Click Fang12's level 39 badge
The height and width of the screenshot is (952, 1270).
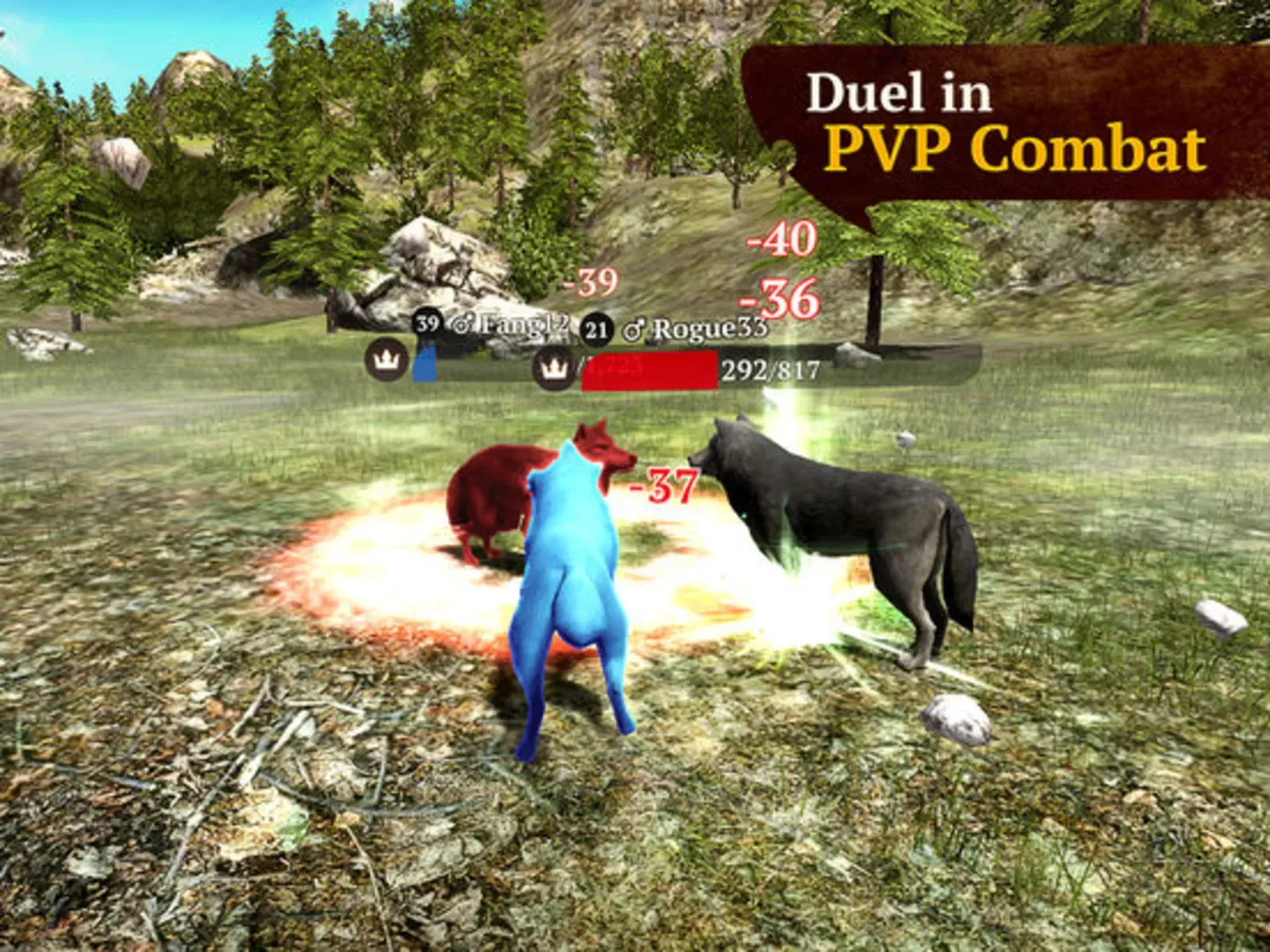(429, 324)
